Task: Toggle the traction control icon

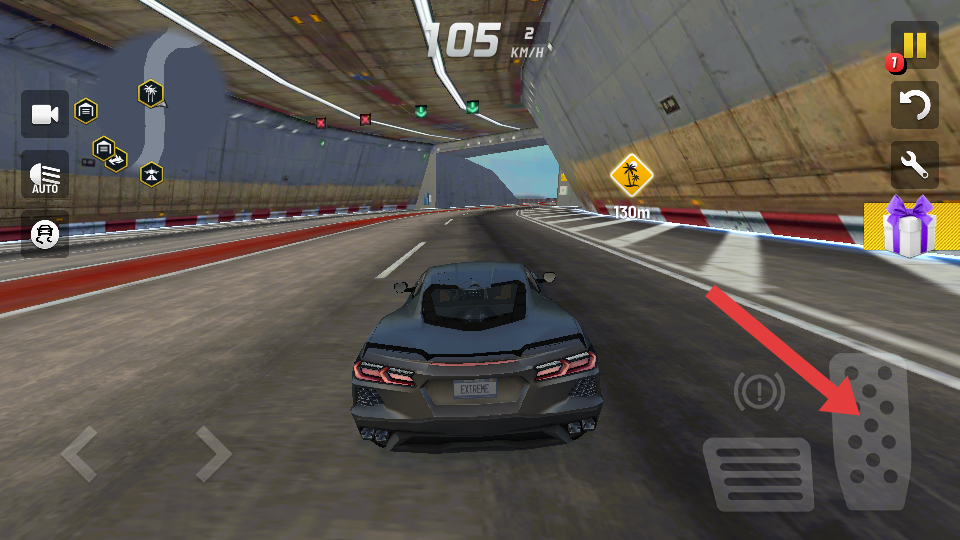Action: [45, 234]
